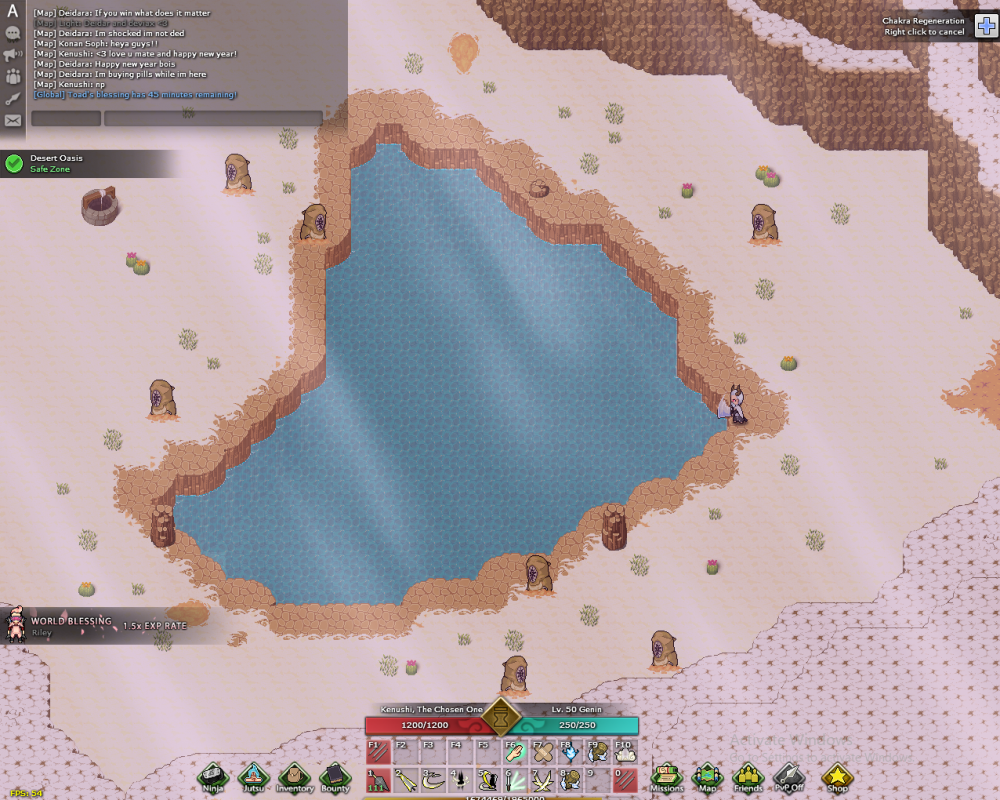The width and height of the screenshot is (1000, 800).
Task: Select the kunai chat channel icon
Action: point(13,98)
